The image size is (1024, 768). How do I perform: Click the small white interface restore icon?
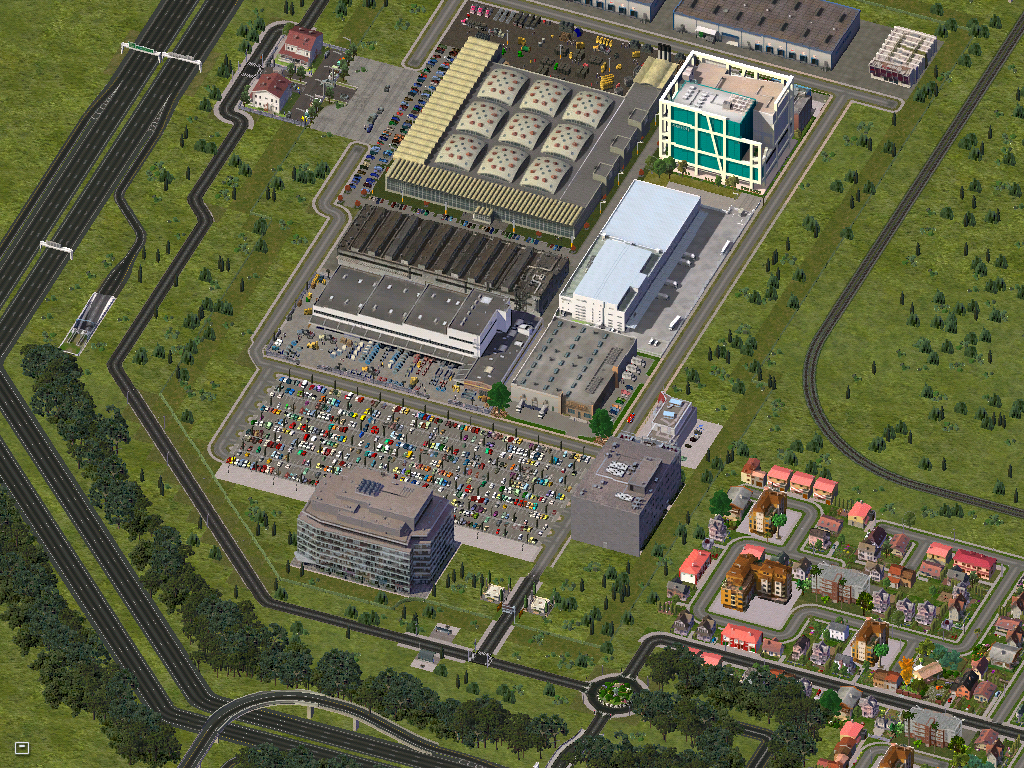22,747
